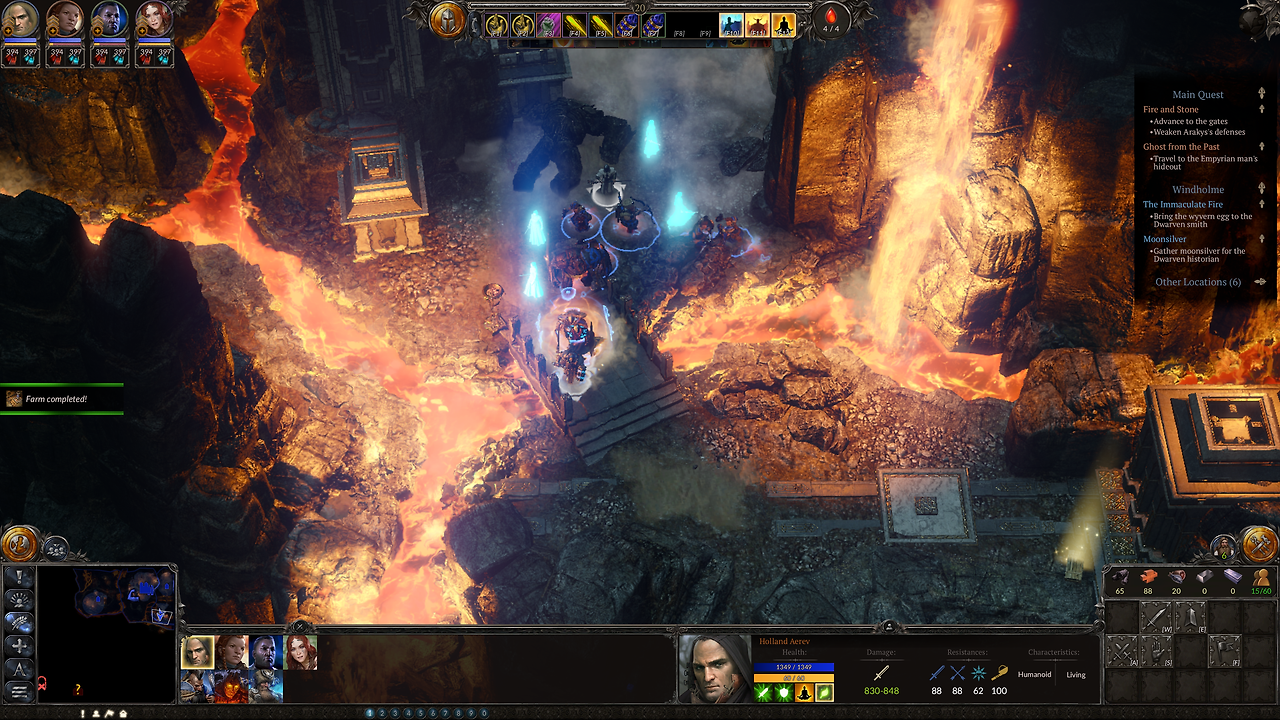Viewport: 1280px width, 720px height.
Task: Use the meditation F12 ability
Action: (x=783, y=25)
